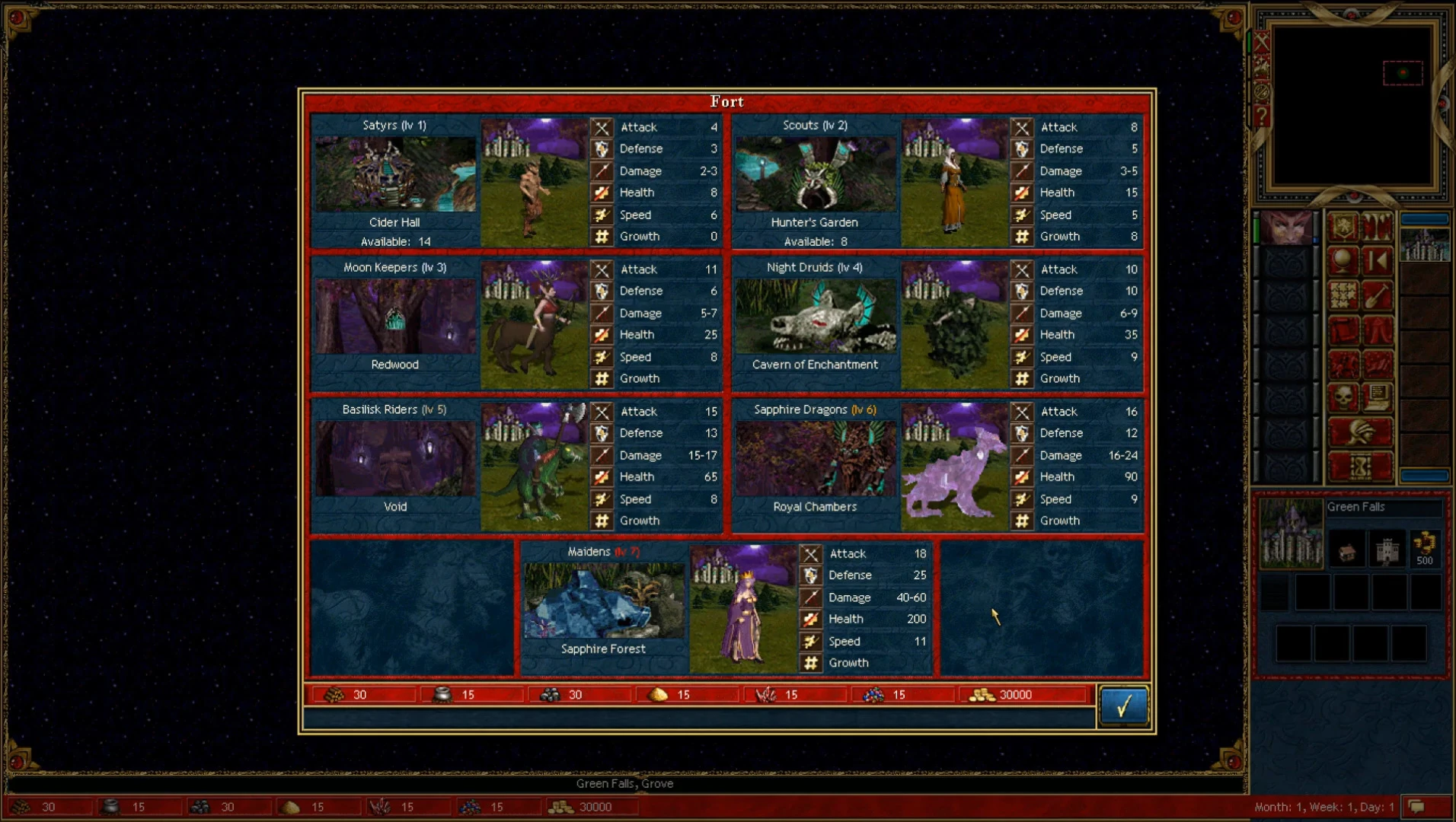Exit the Fort screen via the green checkmark
This screenshot has height=822, width=1456.
[1123, 706]
